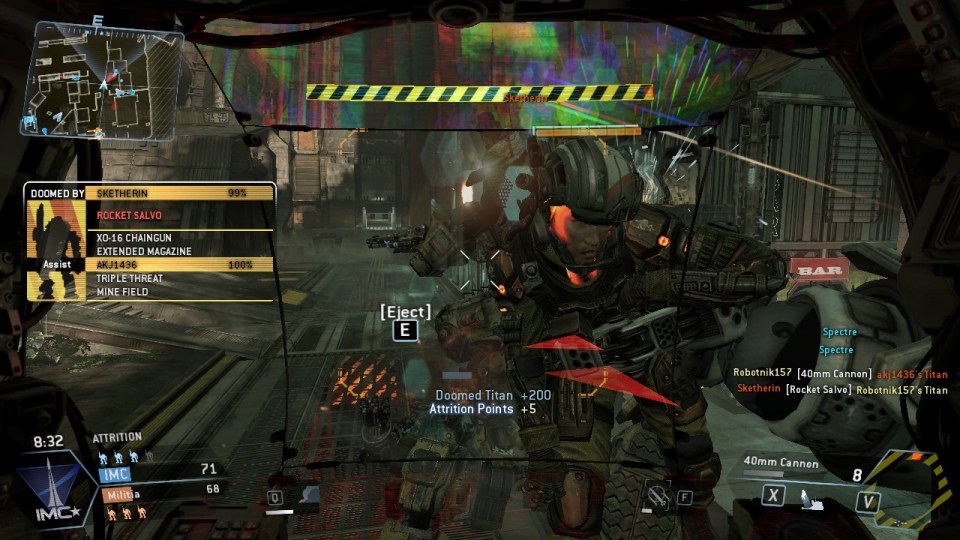The height and width of the screenshot is (540, 960).
Task: Select the AKJ1436 assist row
Action: tap(180, 264)
